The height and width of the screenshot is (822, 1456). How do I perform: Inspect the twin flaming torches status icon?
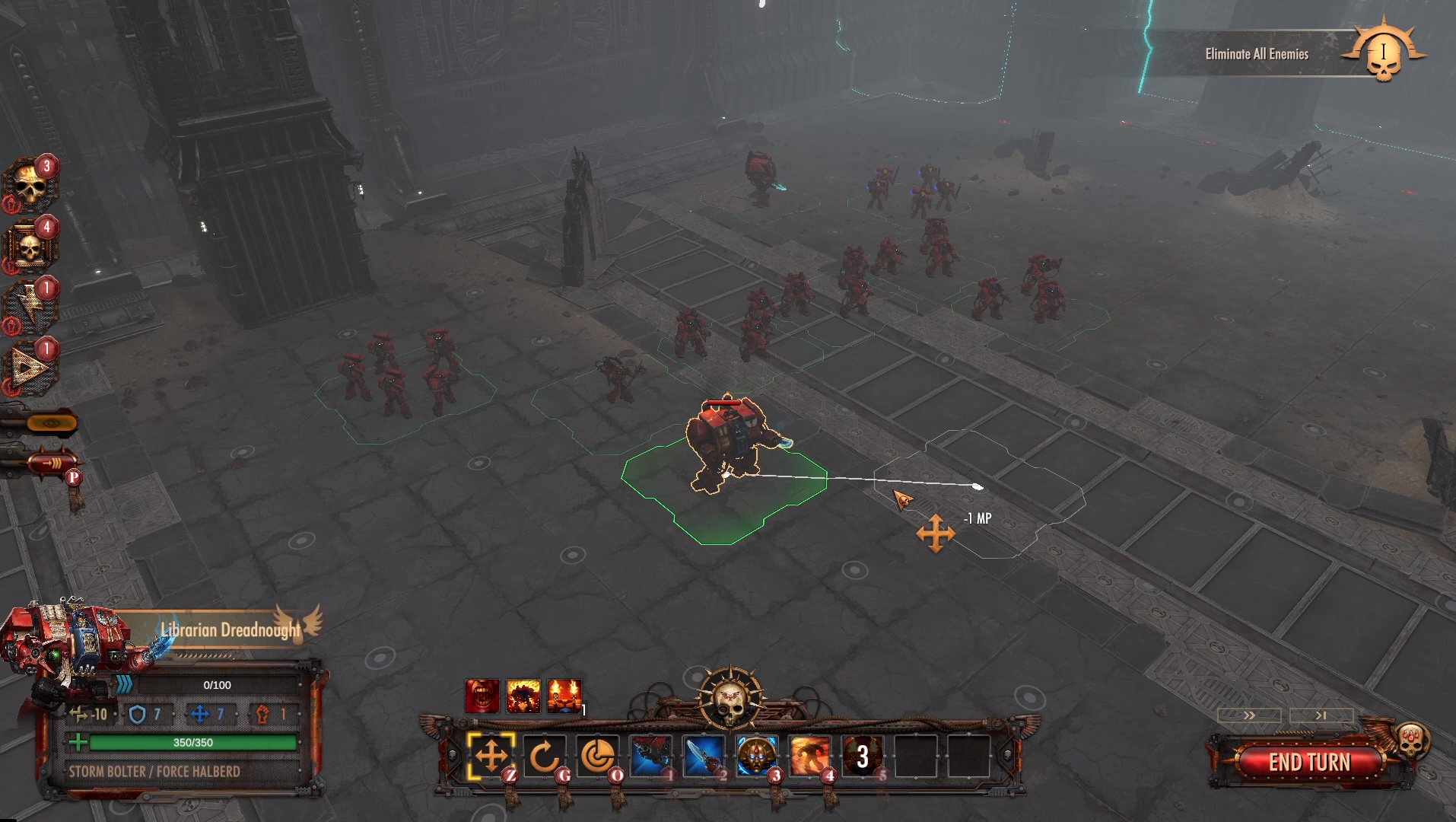click(x=564, y=696)
